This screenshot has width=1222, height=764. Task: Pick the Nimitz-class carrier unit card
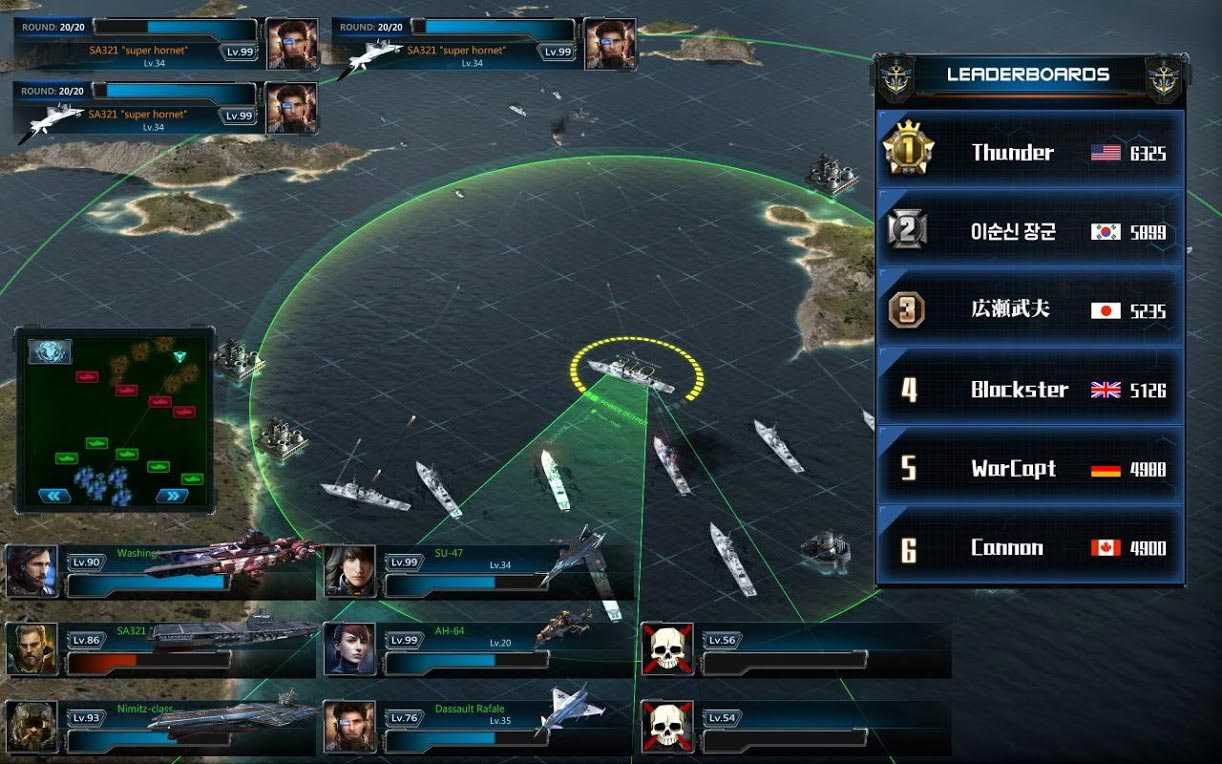pos(160,727)
